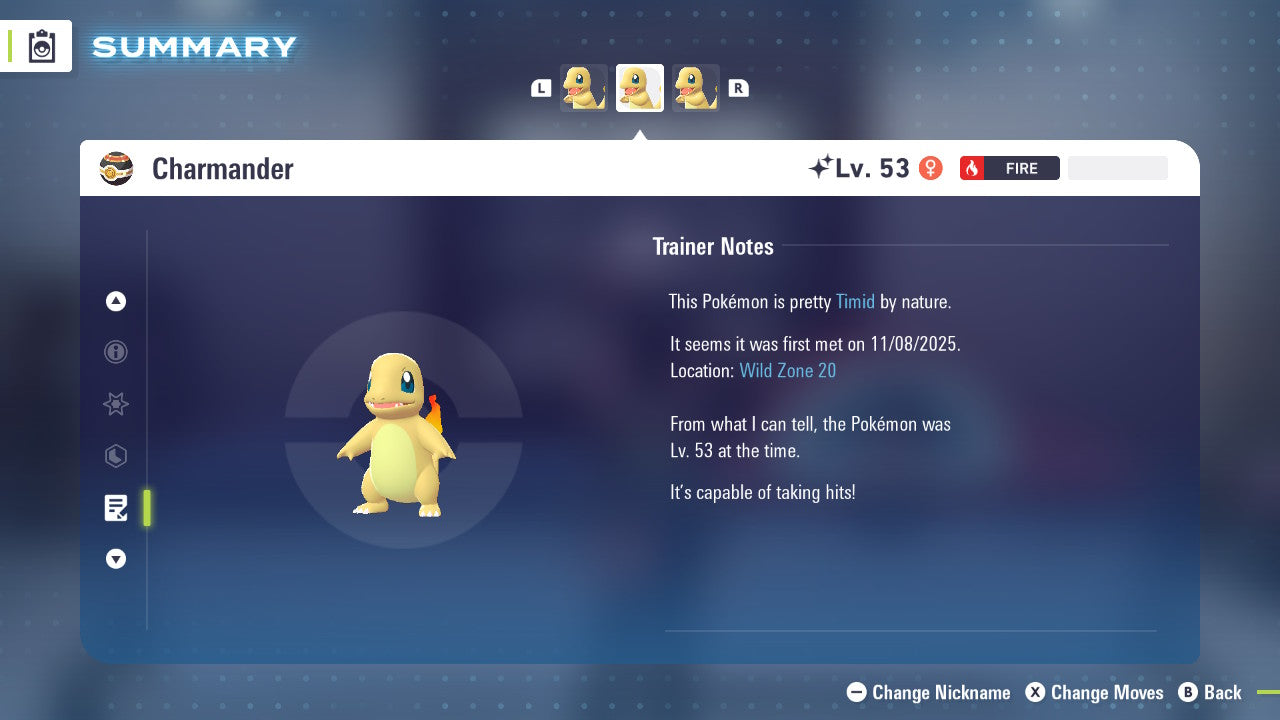Select the Trainer Notes page icon
Viewport: 1280px width, 720px height.
pos(116,508)
